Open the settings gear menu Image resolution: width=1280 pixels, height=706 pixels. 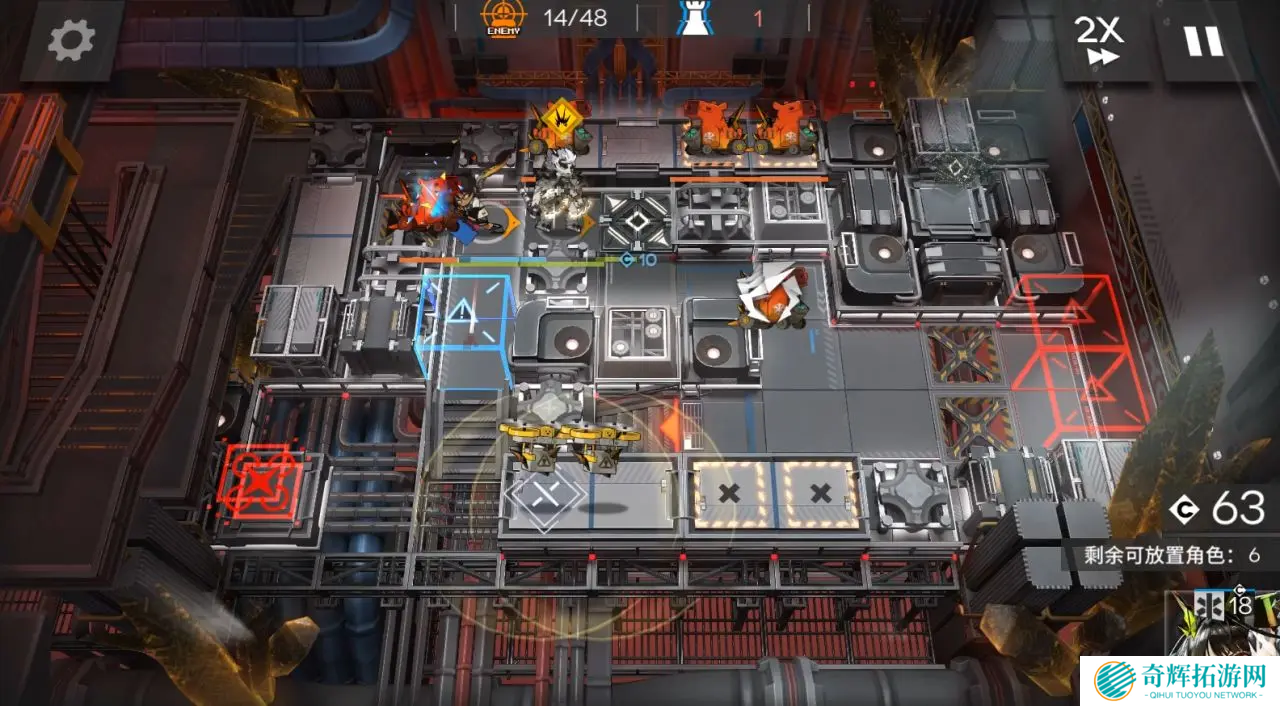coord(71,40)
